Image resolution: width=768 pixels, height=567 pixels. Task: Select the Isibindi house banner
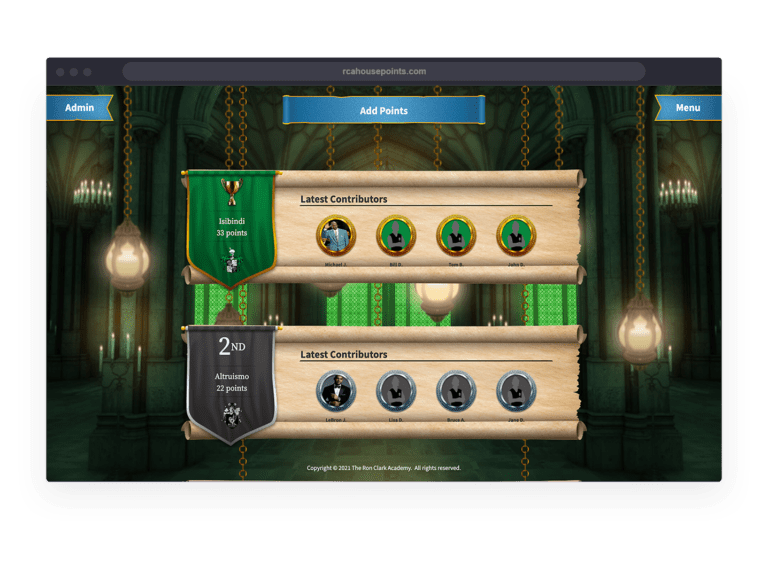pyautogui.click(x=232, y=228)
